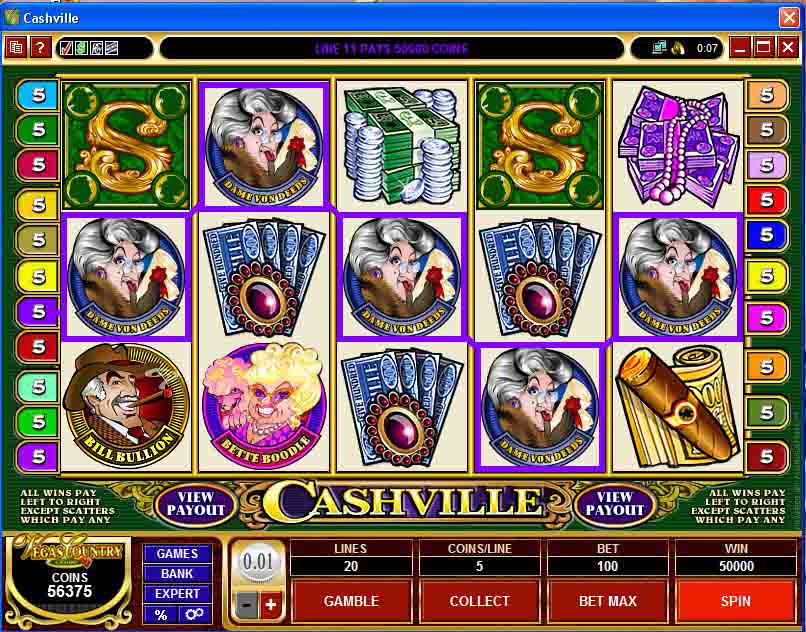Screen dimensions: 806x632
Task: Maximize the game with the red maximize button
Action: (x=764, y=47)
